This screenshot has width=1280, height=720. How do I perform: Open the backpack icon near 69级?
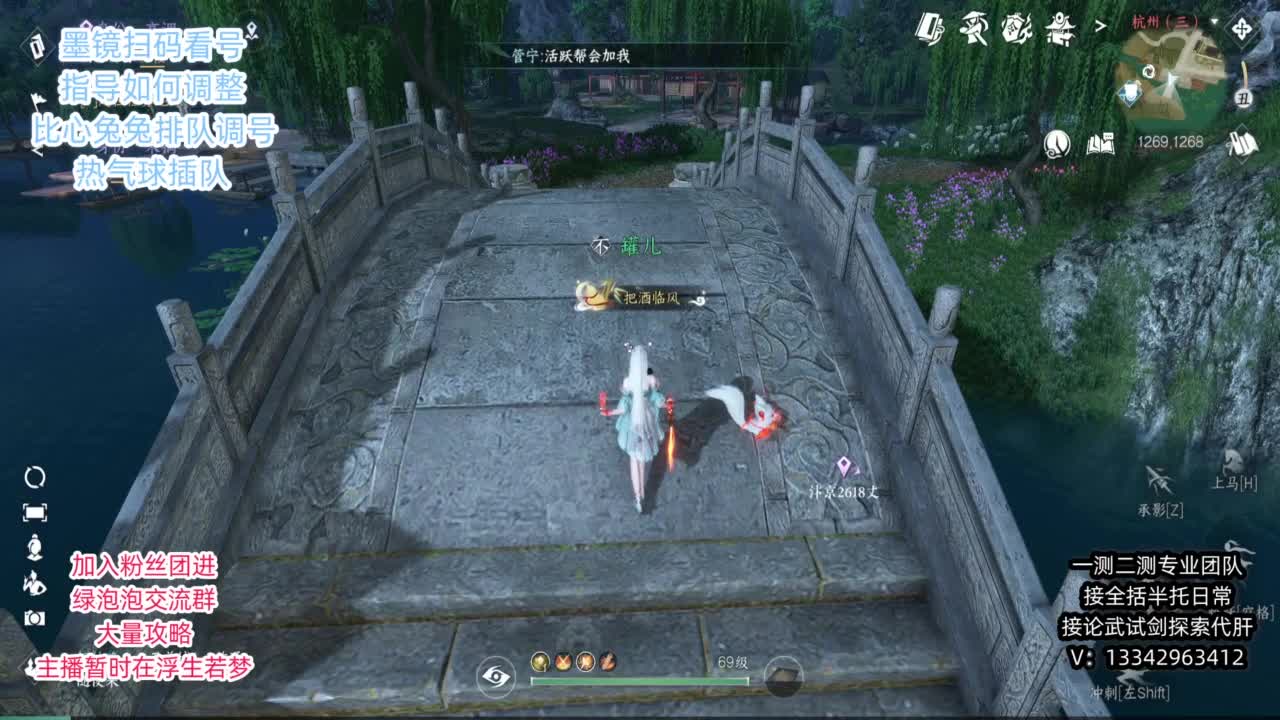point(783,677)
